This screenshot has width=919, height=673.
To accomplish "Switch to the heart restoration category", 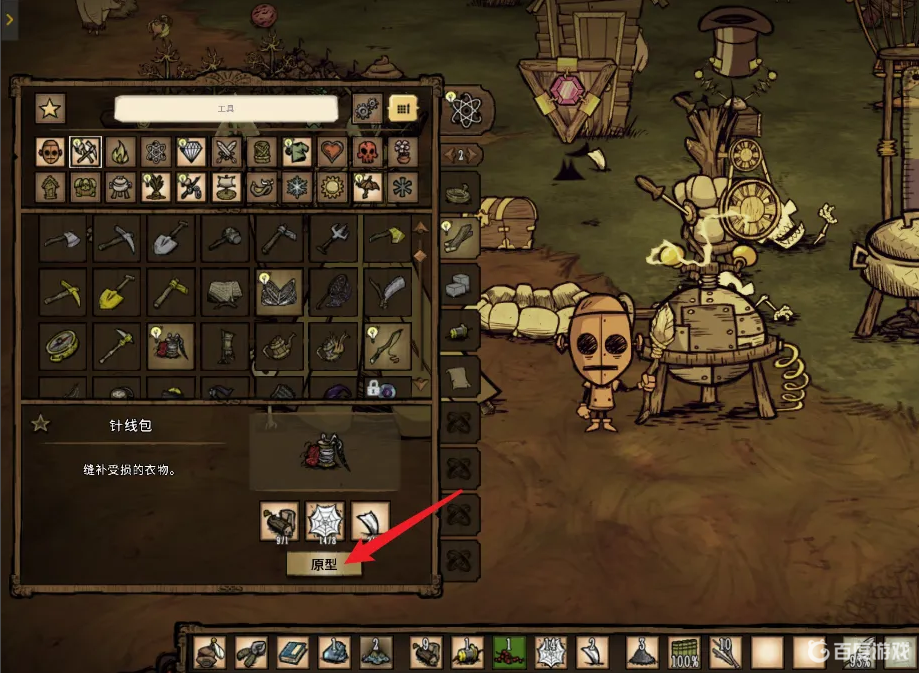I will (333, 152).
